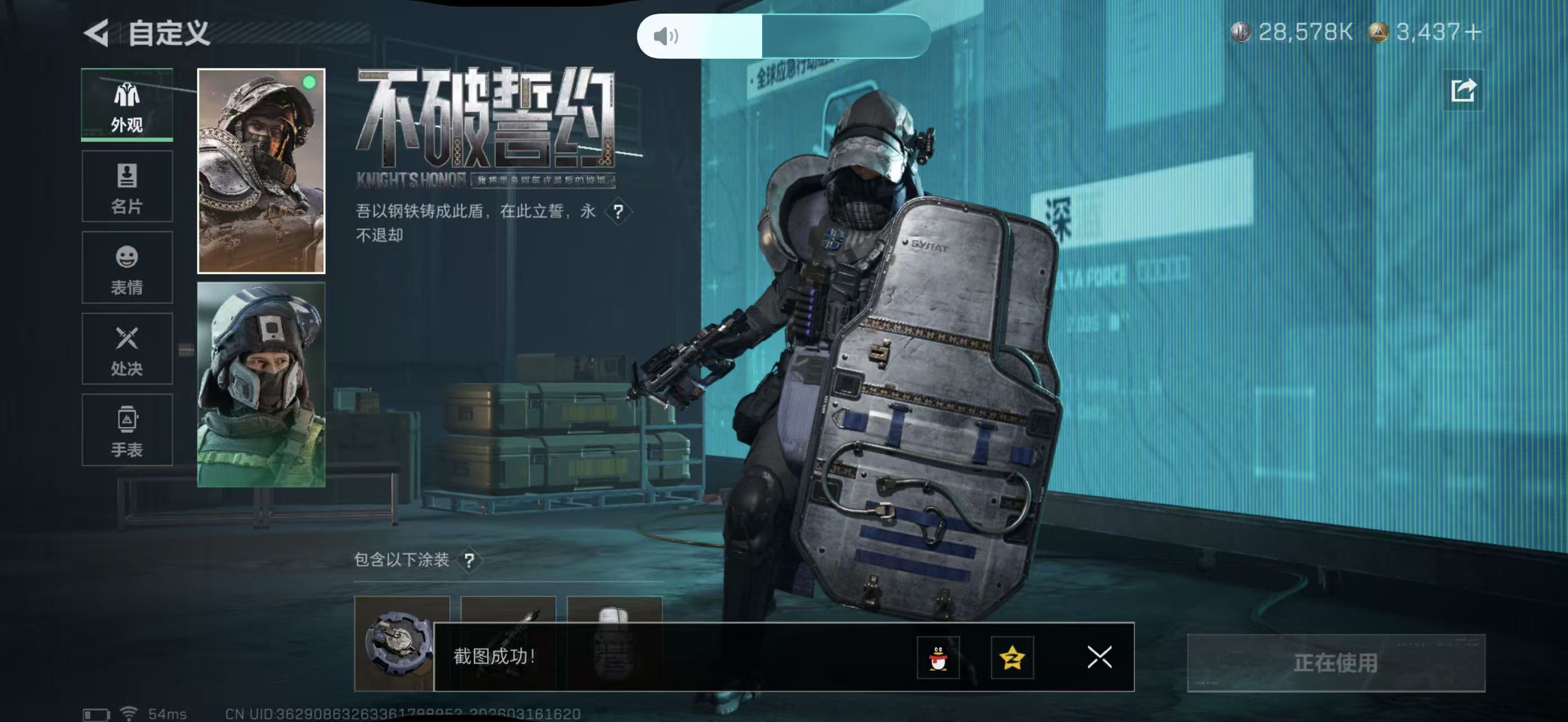Open the 表情 emotes panel
The width and height of the screenshot is (1568, 722).
point(127,268)
